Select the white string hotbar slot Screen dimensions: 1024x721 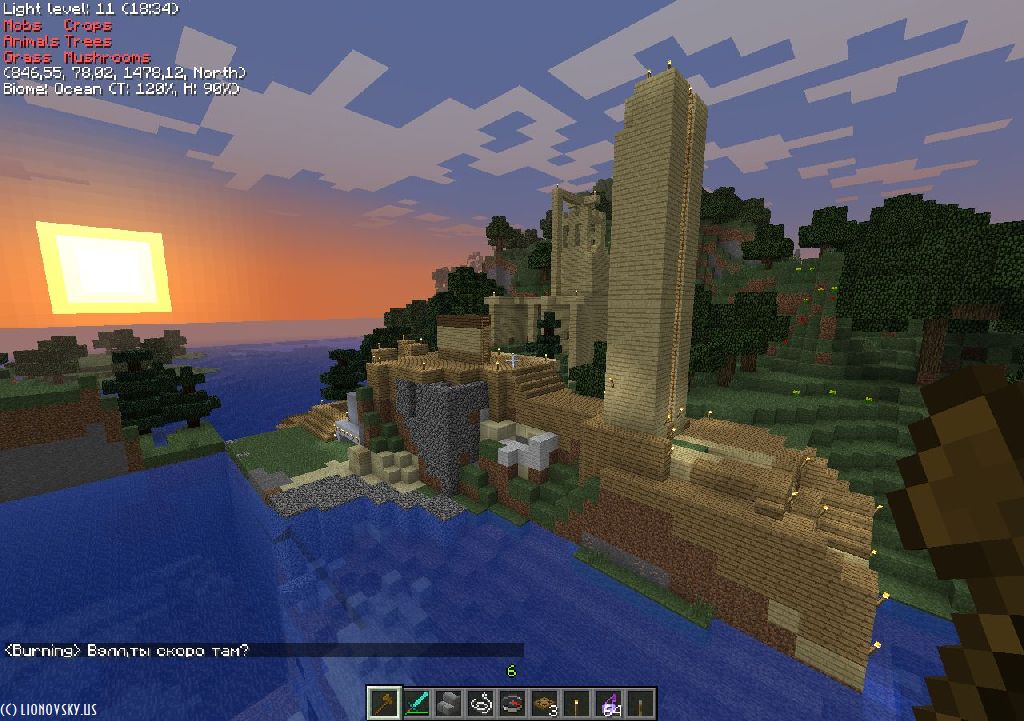pos(480,703)
